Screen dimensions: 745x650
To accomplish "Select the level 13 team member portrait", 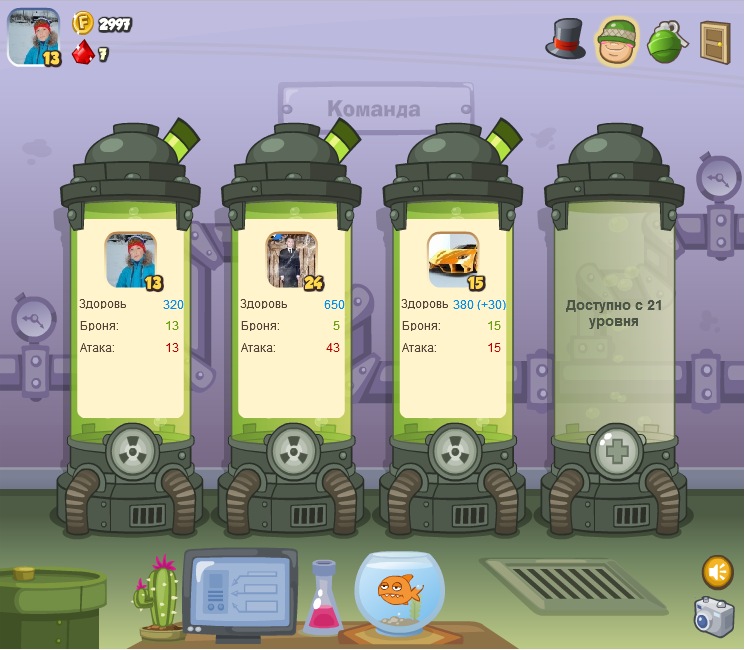I will [x=131, y=260].
